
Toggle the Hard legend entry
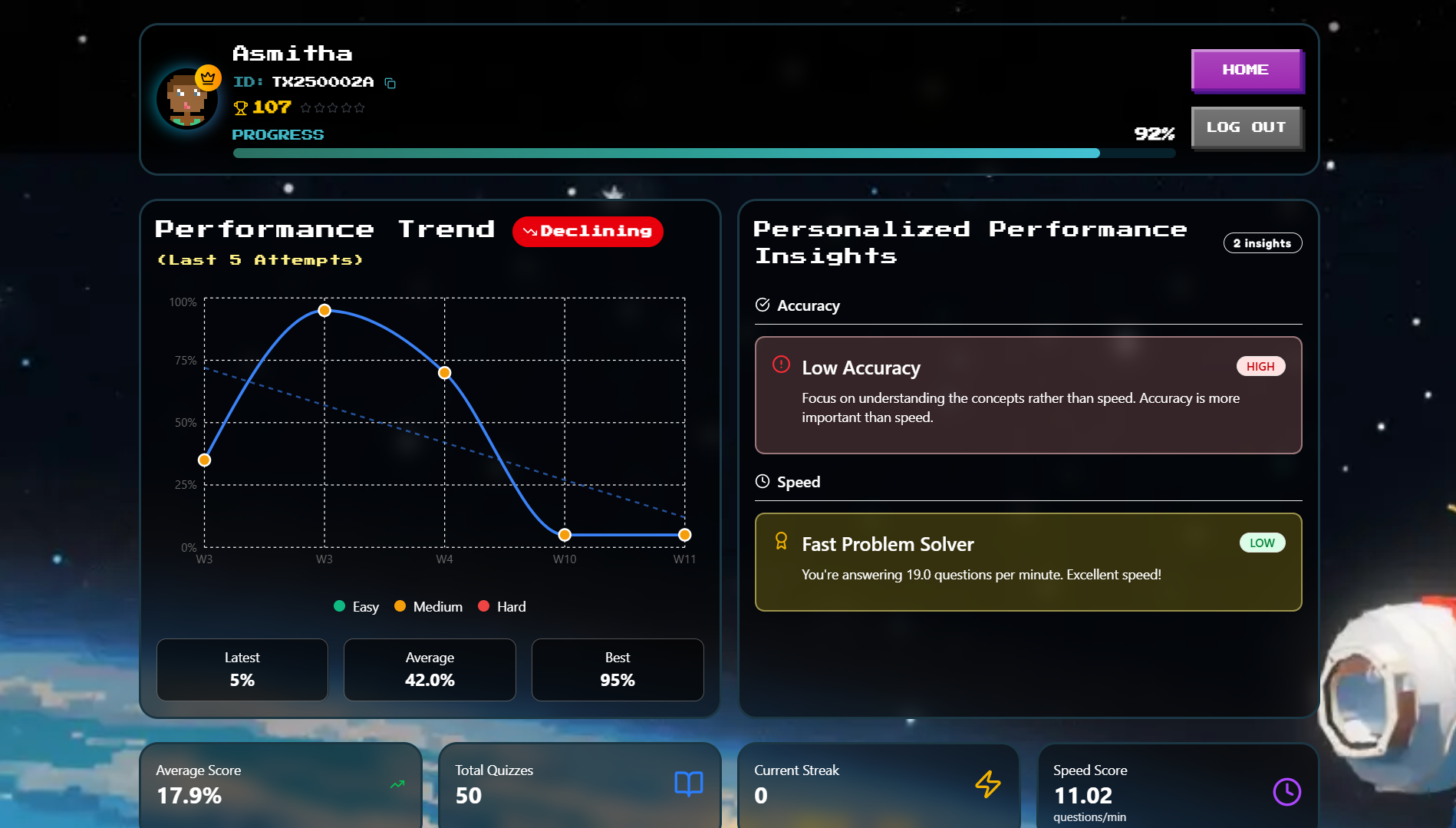click(502, 607)
